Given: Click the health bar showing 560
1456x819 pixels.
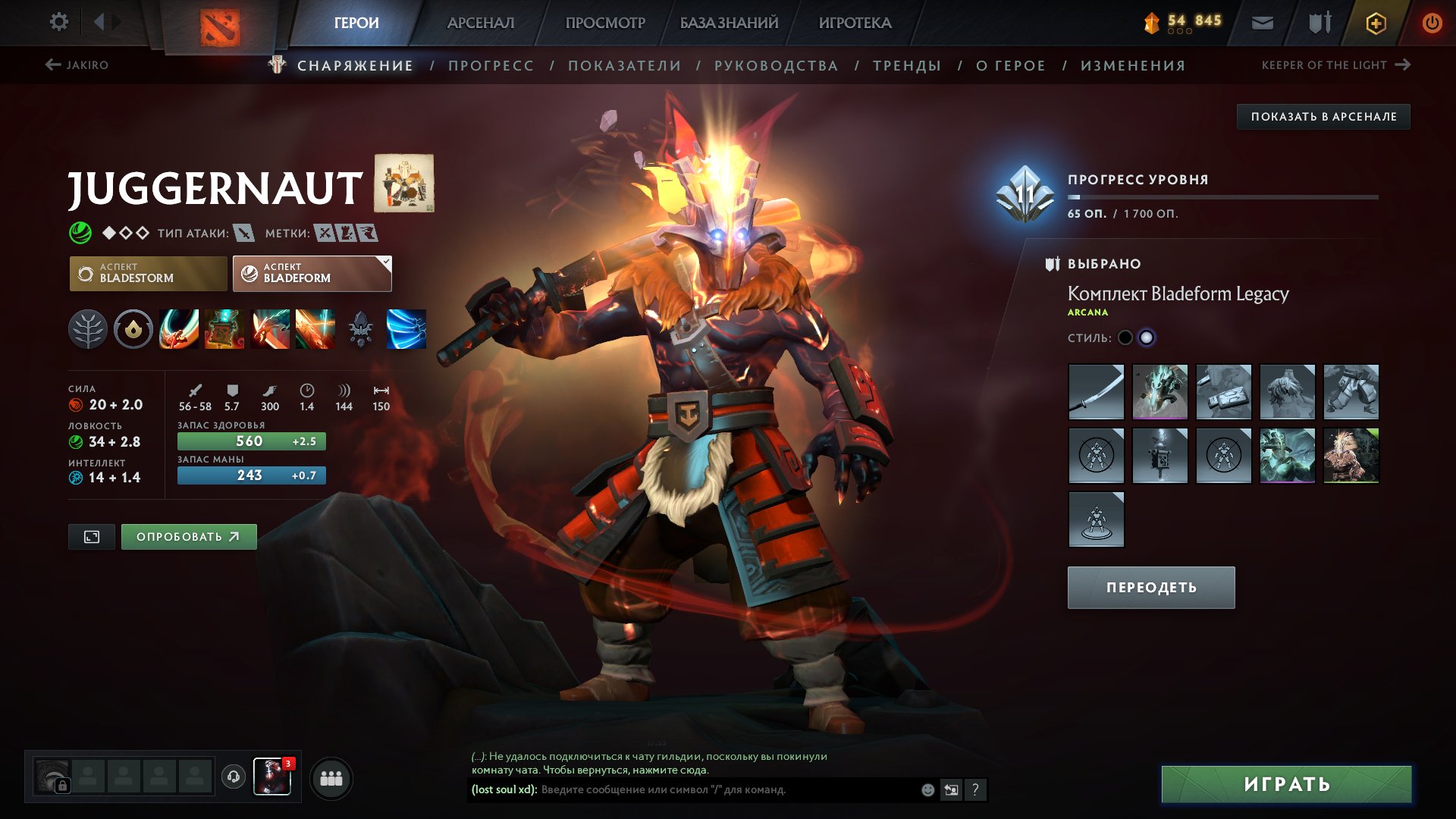Looking at the screenshot, I should tap(251, 440).
